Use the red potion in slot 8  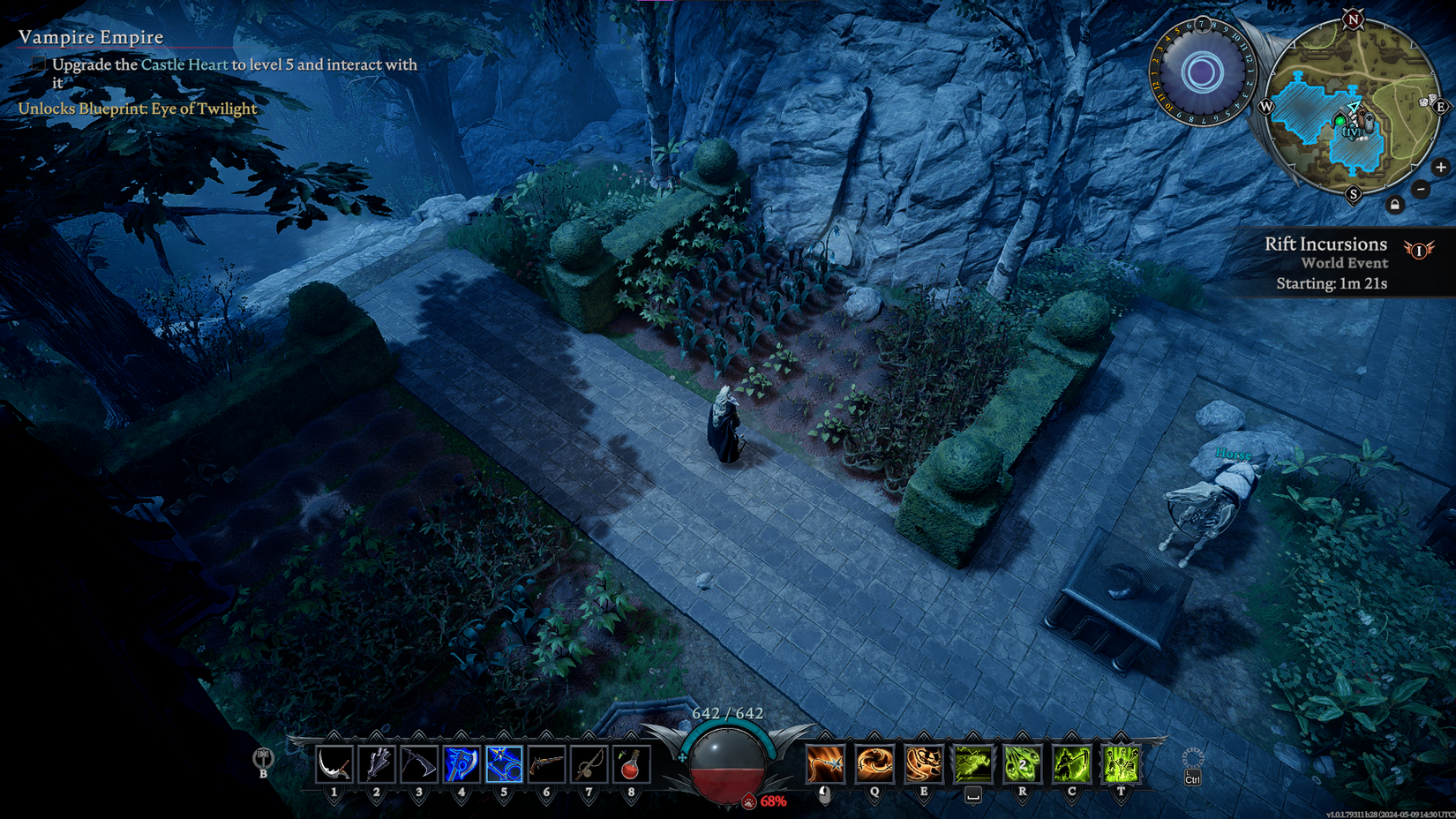pyautogui.click(x=631, y=764)
